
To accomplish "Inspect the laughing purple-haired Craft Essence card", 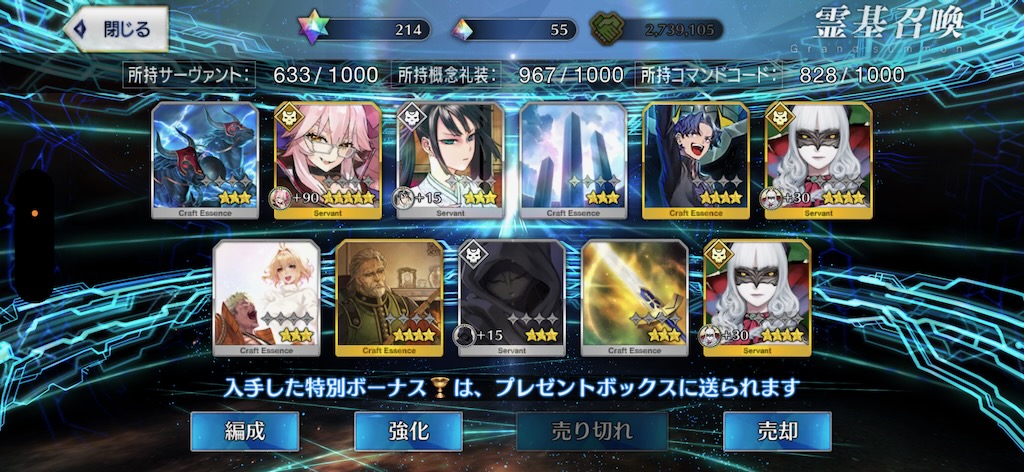I will pos(696,160).
